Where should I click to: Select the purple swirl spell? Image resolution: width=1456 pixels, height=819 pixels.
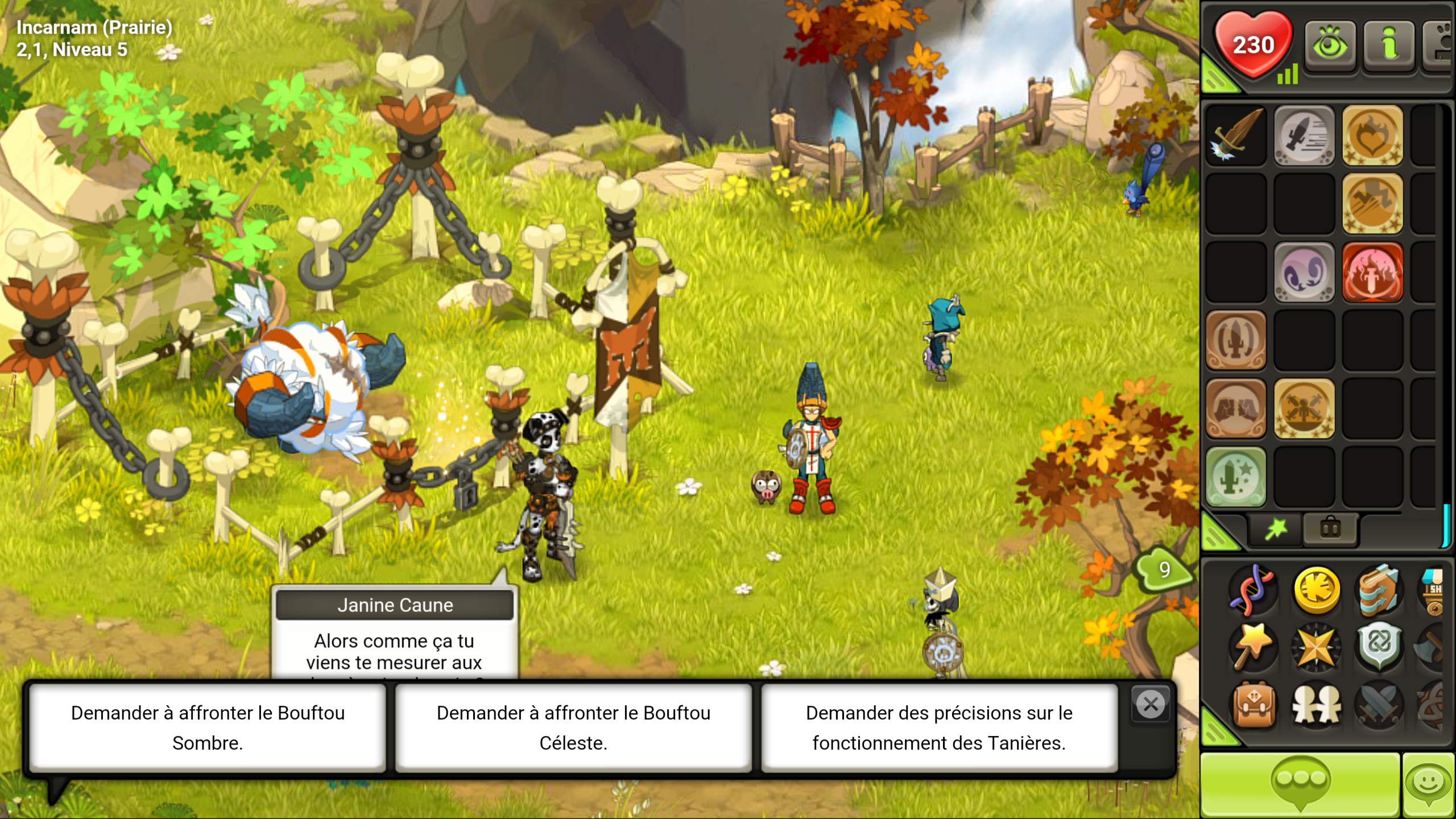pyautogui.click(x=1304, y=272)
